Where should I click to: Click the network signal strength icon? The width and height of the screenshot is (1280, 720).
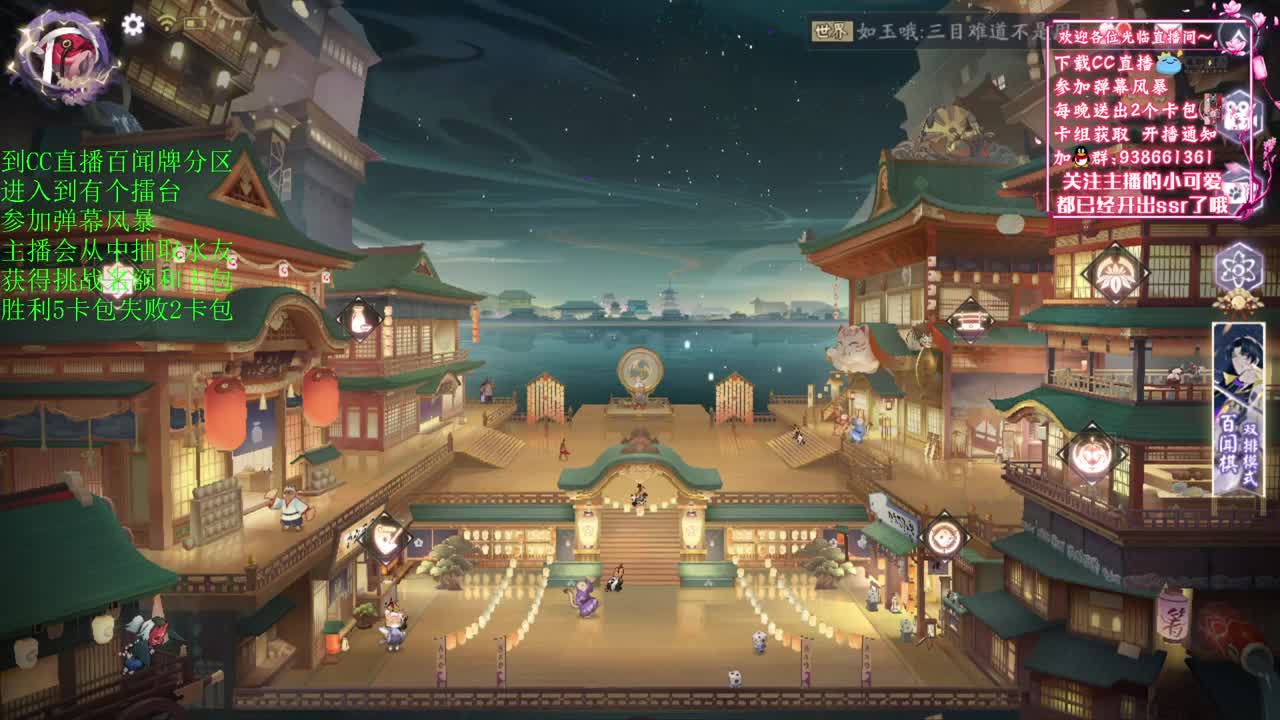click(166, 22)
